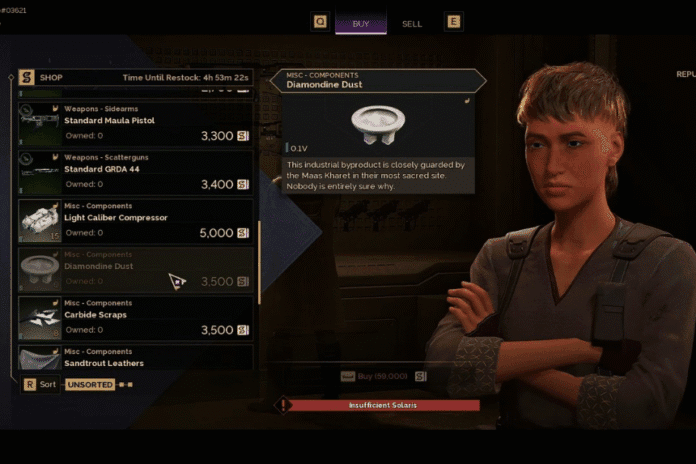Switch to the SELL tab
Image resolution: width=696 pixels, height=464 pixels.
412,23
